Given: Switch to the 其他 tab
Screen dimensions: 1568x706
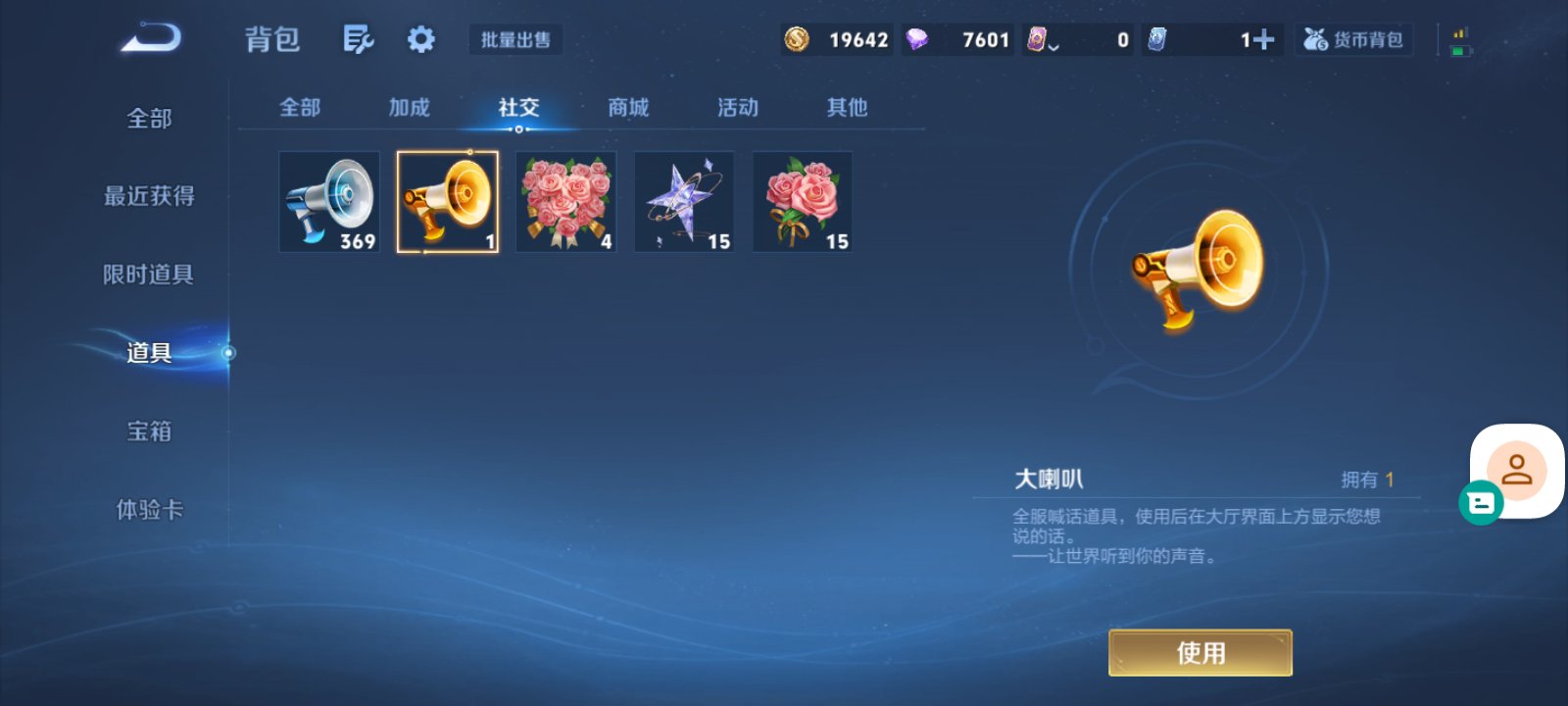Looking at the screenshot, I should (x=846, y=108).
